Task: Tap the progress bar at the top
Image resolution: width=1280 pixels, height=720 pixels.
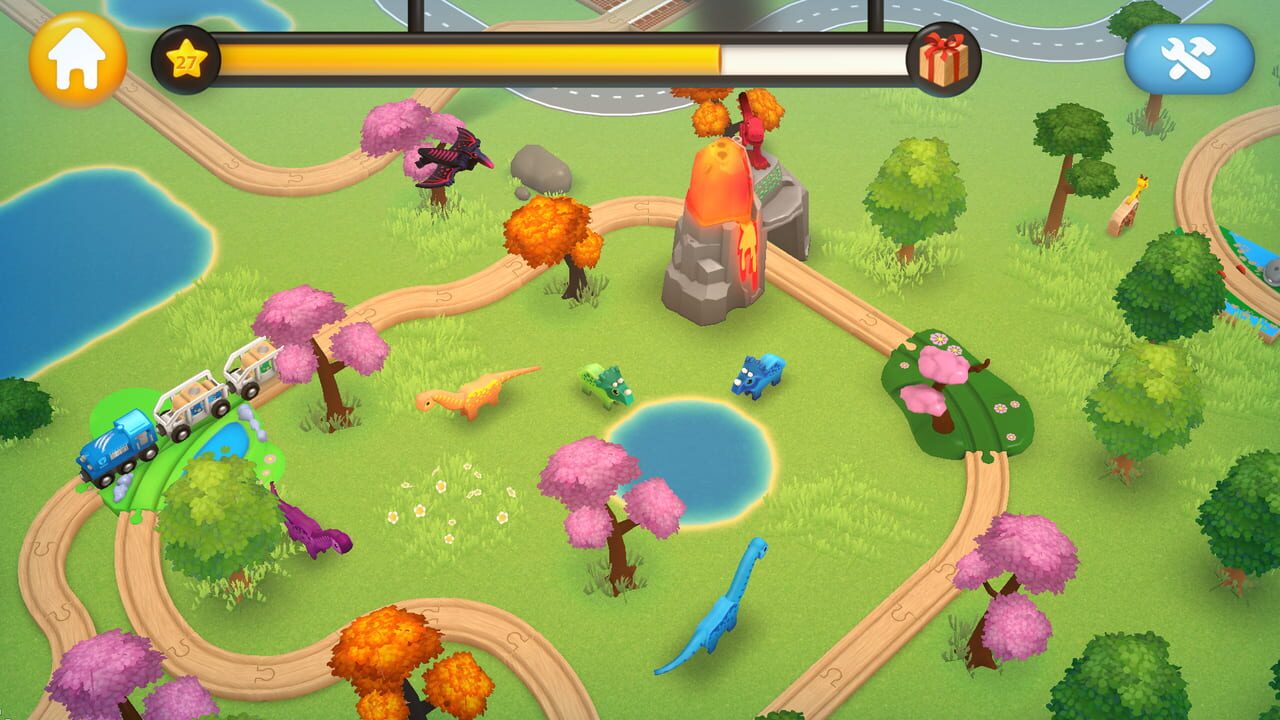Action: pyautogui.click(x=560, y=57)
